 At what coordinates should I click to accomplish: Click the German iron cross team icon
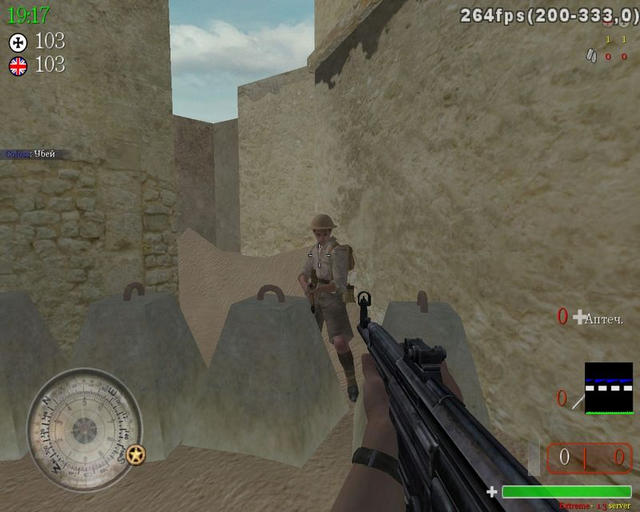(18, 42)
